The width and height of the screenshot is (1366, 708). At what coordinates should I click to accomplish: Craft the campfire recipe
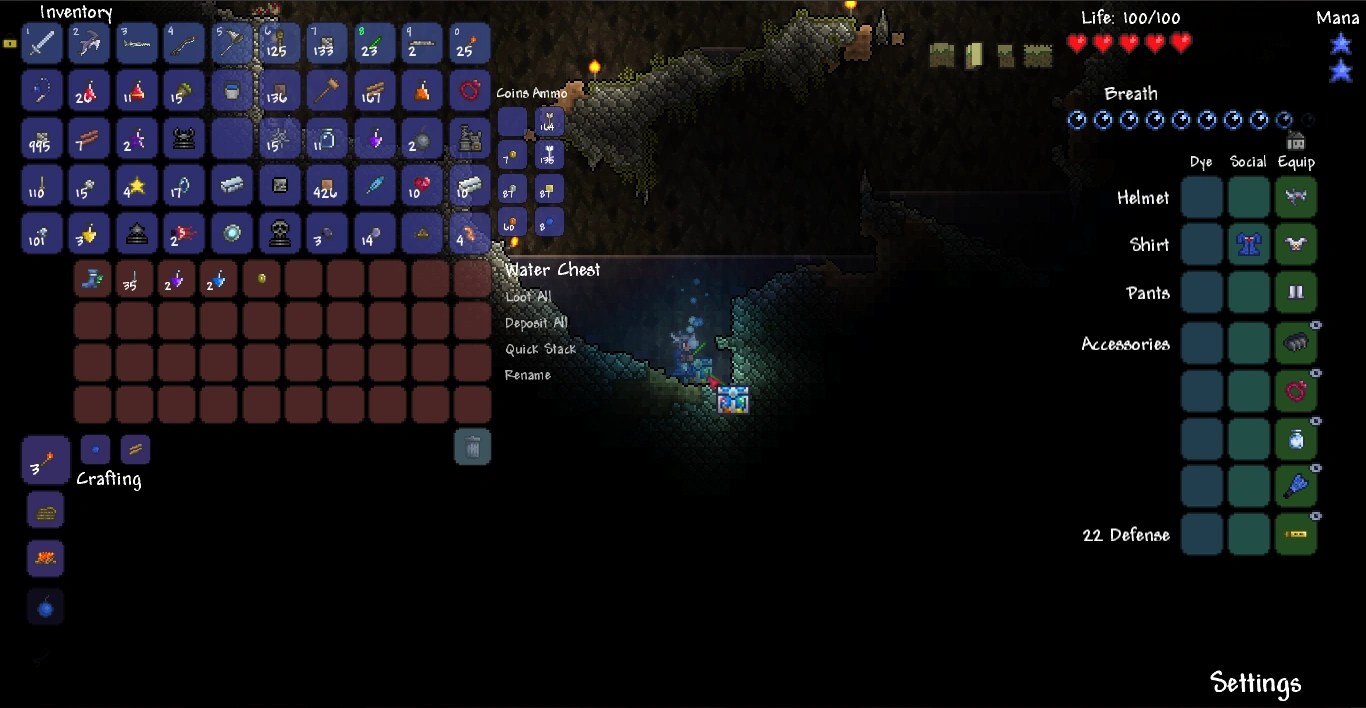pyautogui.click(x=45, y=558)
